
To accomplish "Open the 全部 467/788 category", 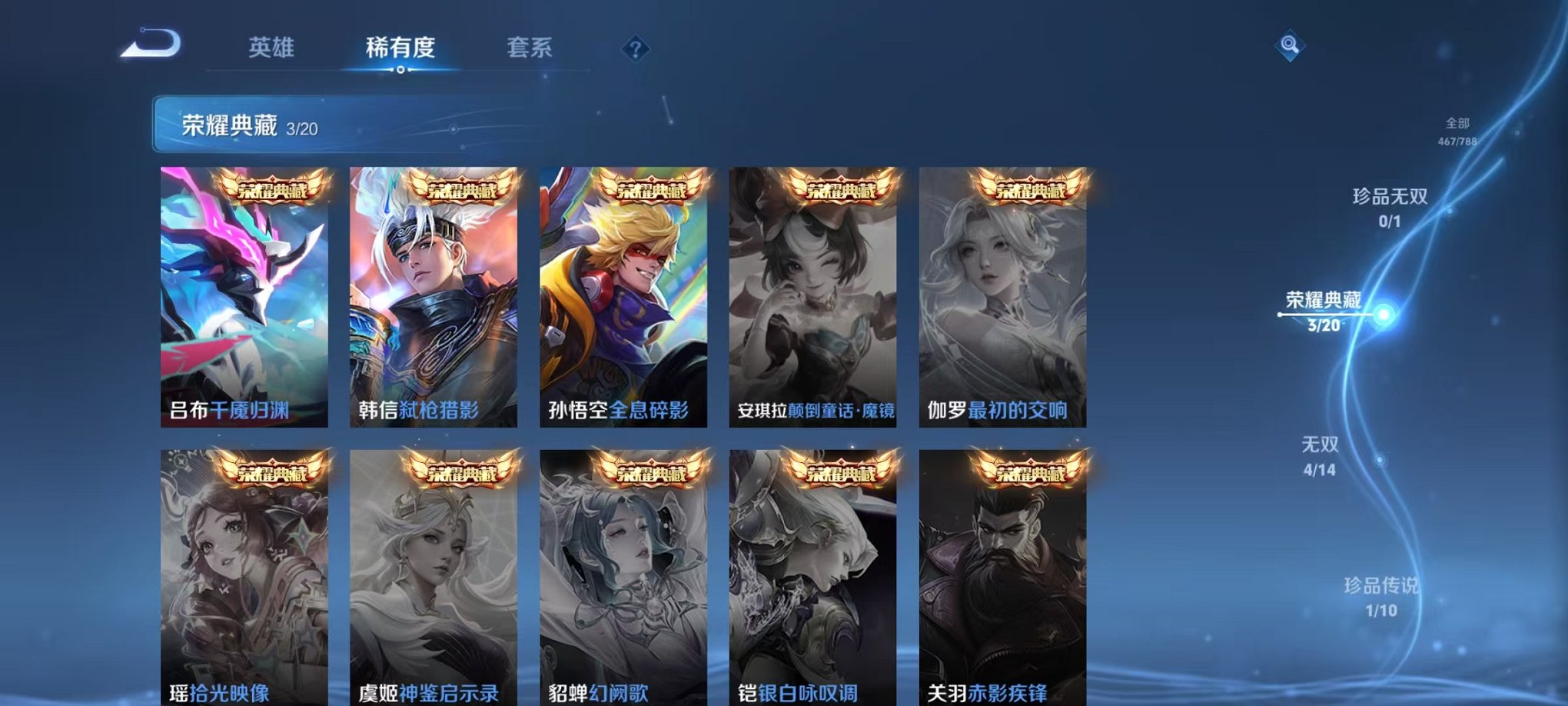I will point(1457,129).
